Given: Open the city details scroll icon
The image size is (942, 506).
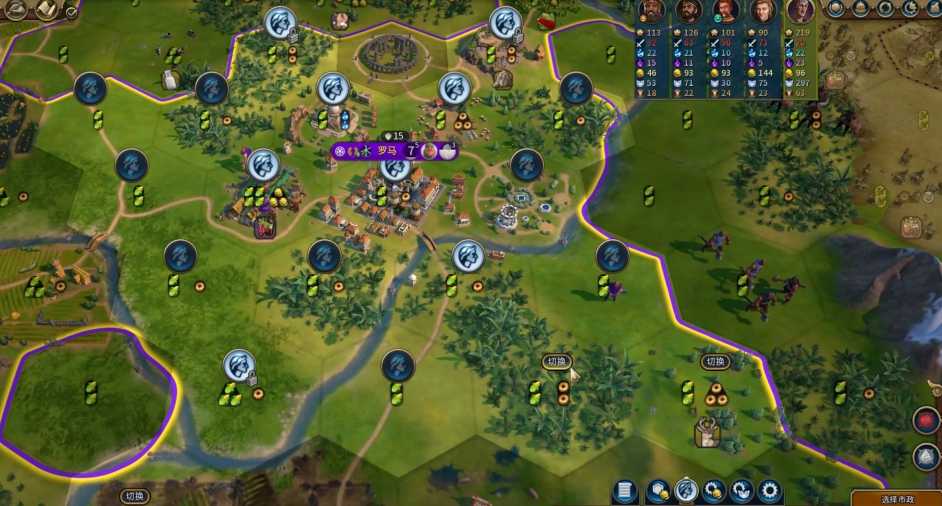Looking at the screenshot, I should (625, 491).
